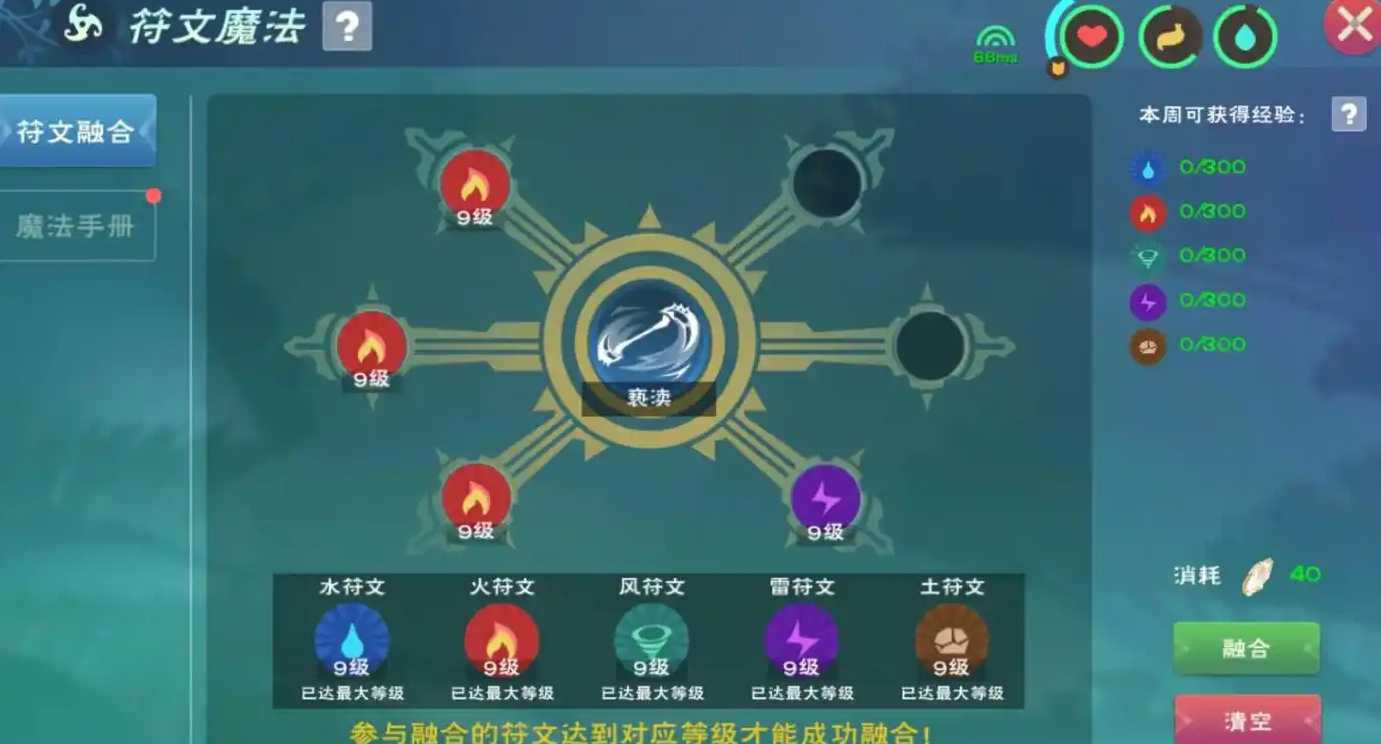The height and width of the screenshot is (744, 1381).
Task: Select the 雷符文 lightning rune icon
Action: coord(800,638)
